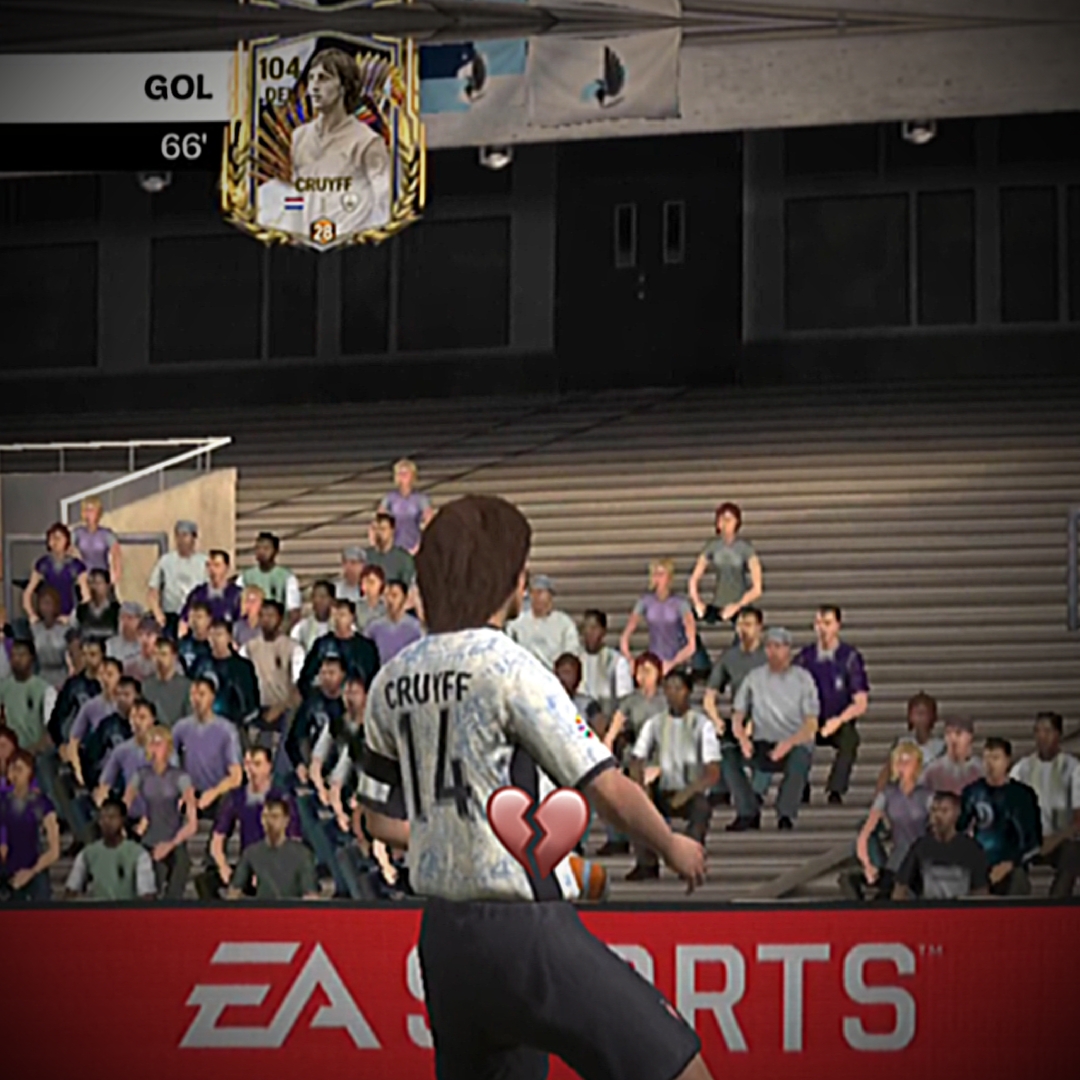Select the Cruyff player card

click(x=323, y=138)
